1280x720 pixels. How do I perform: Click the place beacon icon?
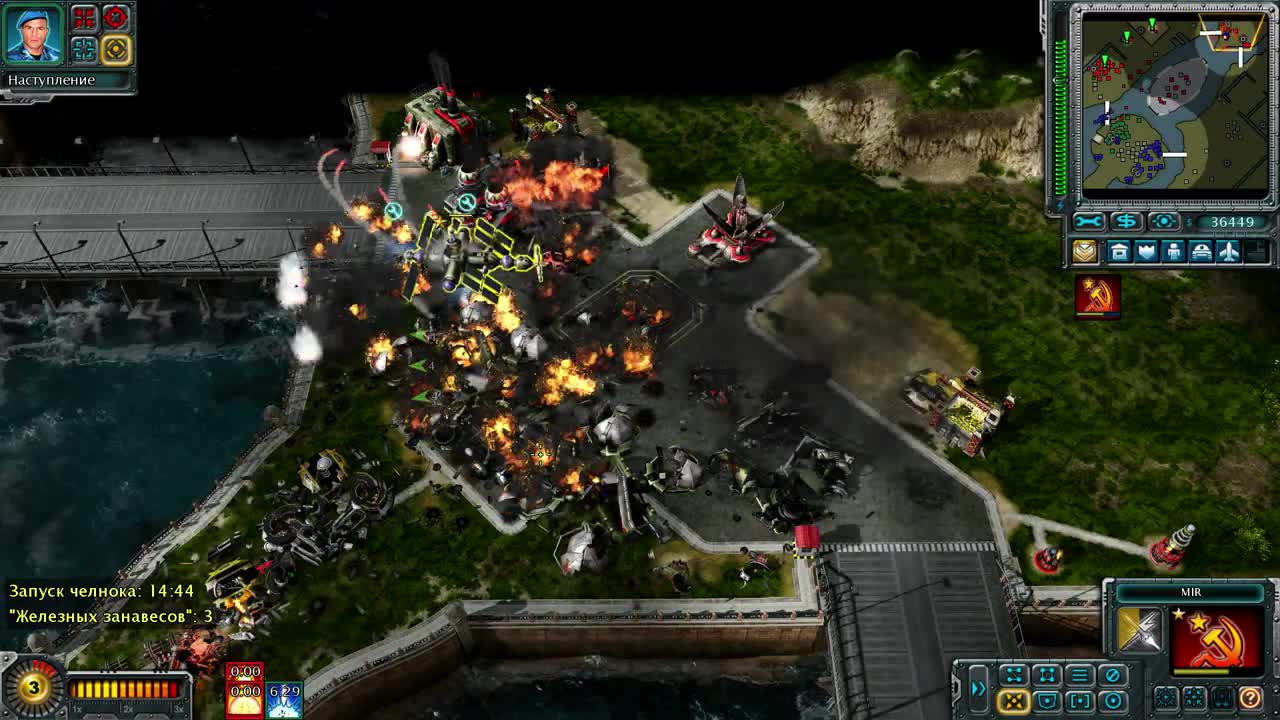pyautogui.click(x=1164, y=221)
